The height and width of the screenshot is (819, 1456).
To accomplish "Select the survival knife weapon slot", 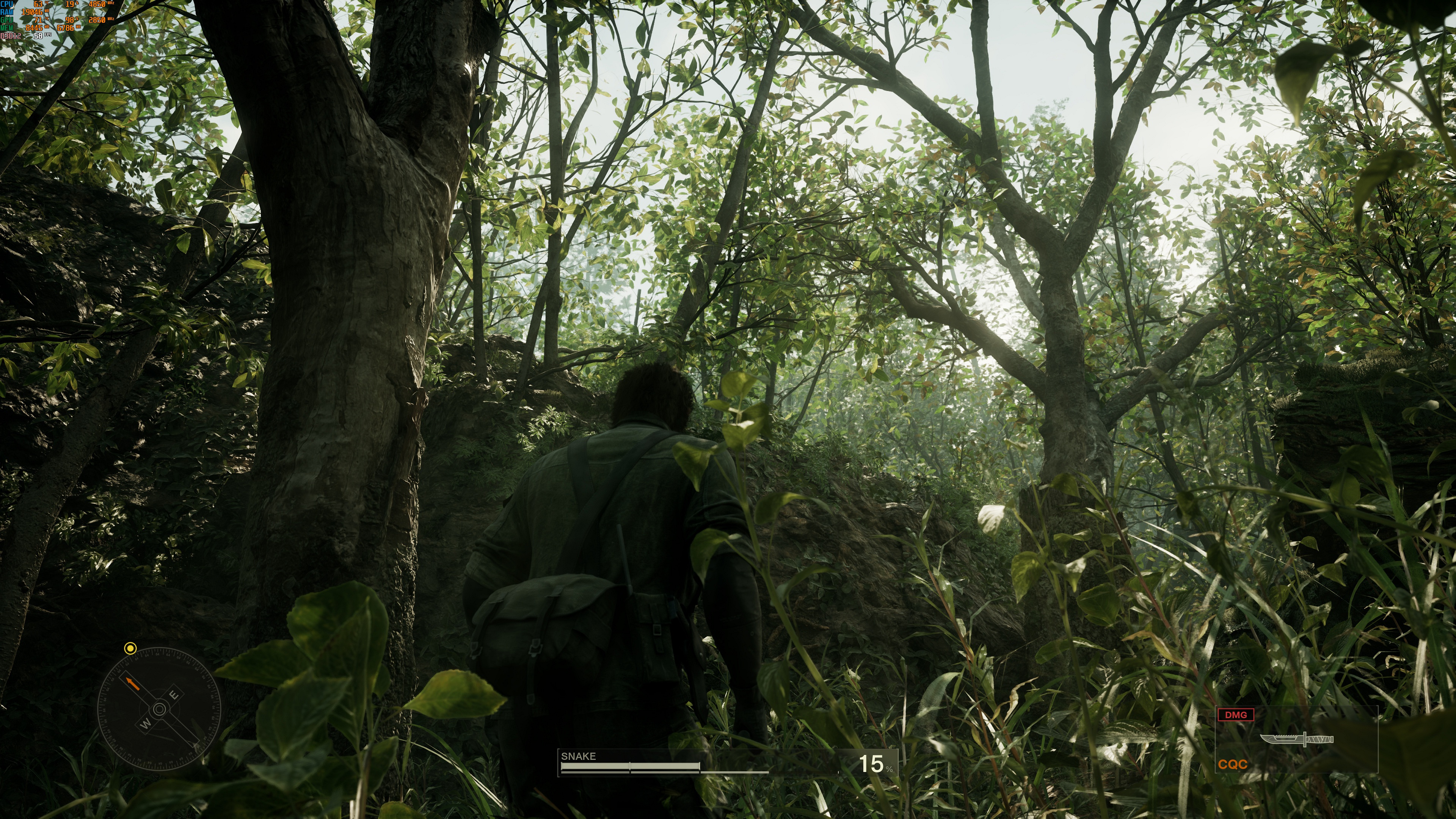I will click(x=1297, y=739).
